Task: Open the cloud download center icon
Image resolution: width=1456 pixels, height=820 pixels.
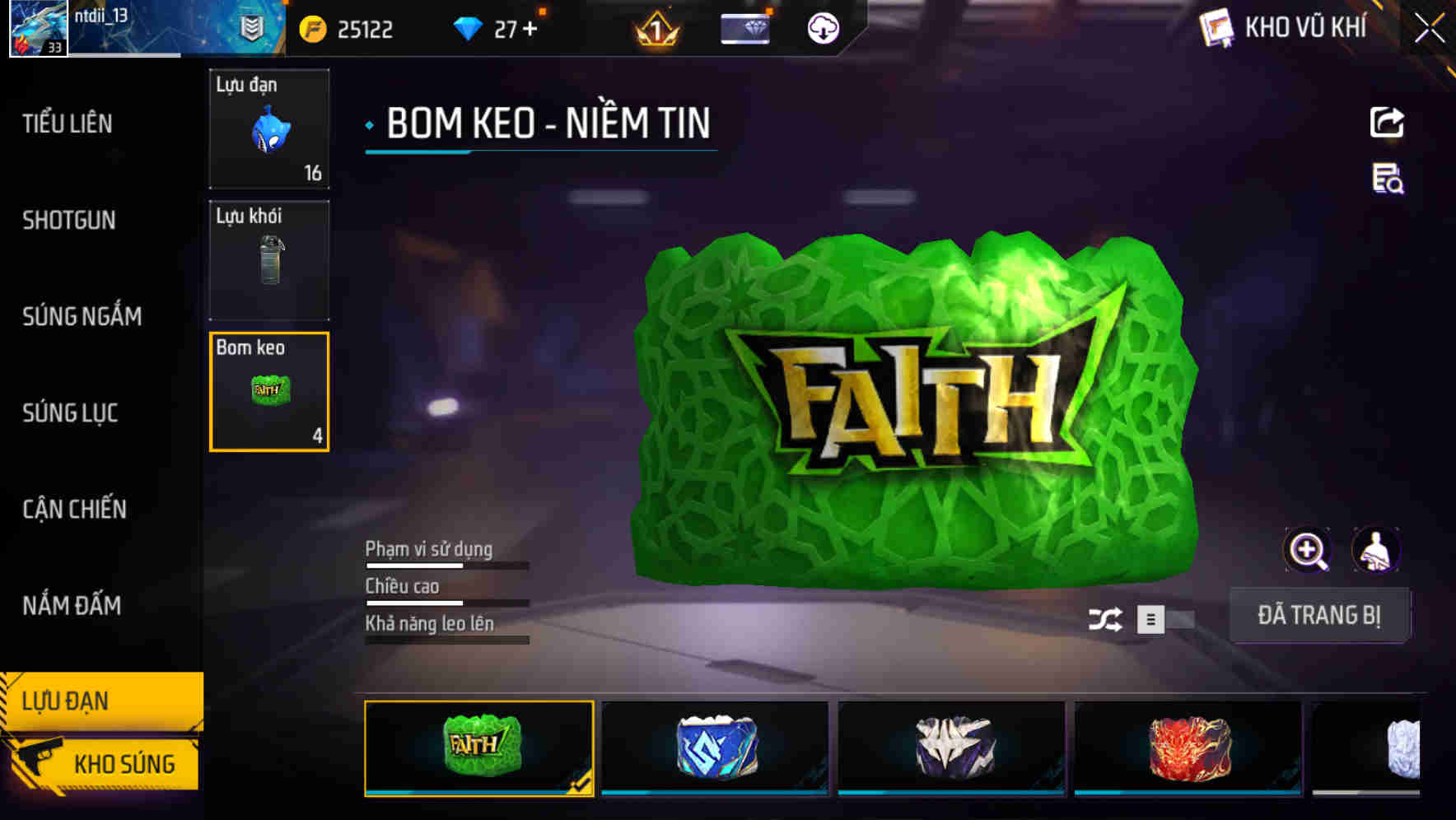Action: pyautogui.click(x=822, y=29)
